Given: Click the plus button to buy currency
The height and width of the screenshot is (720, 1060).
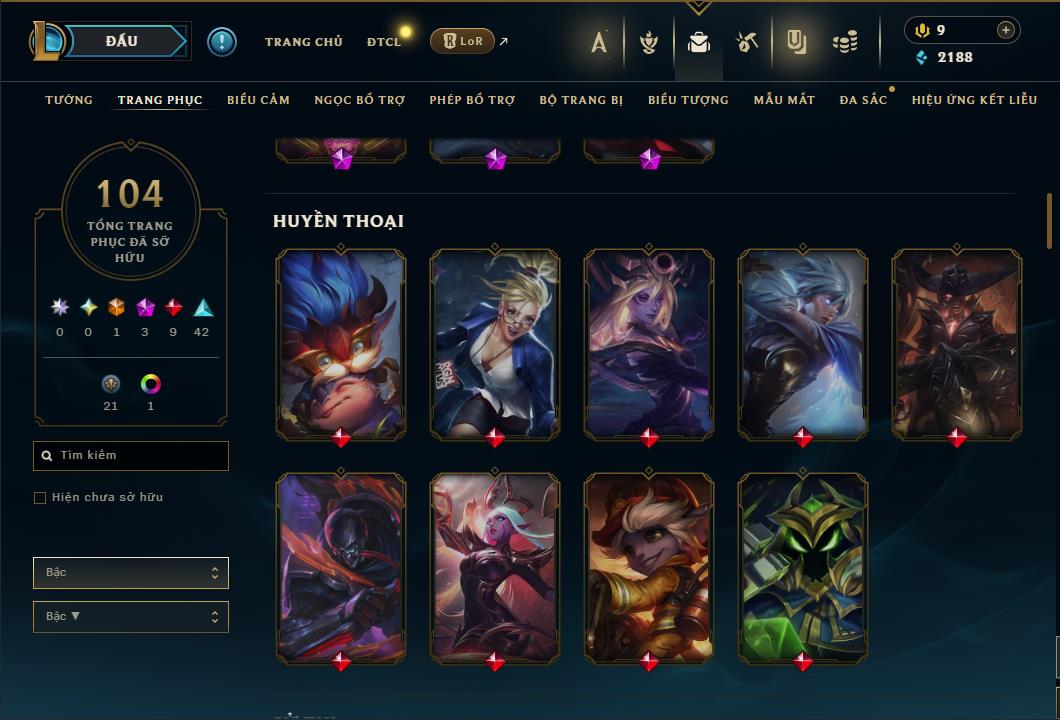Looking at the screenshot, I should 1005,30.
